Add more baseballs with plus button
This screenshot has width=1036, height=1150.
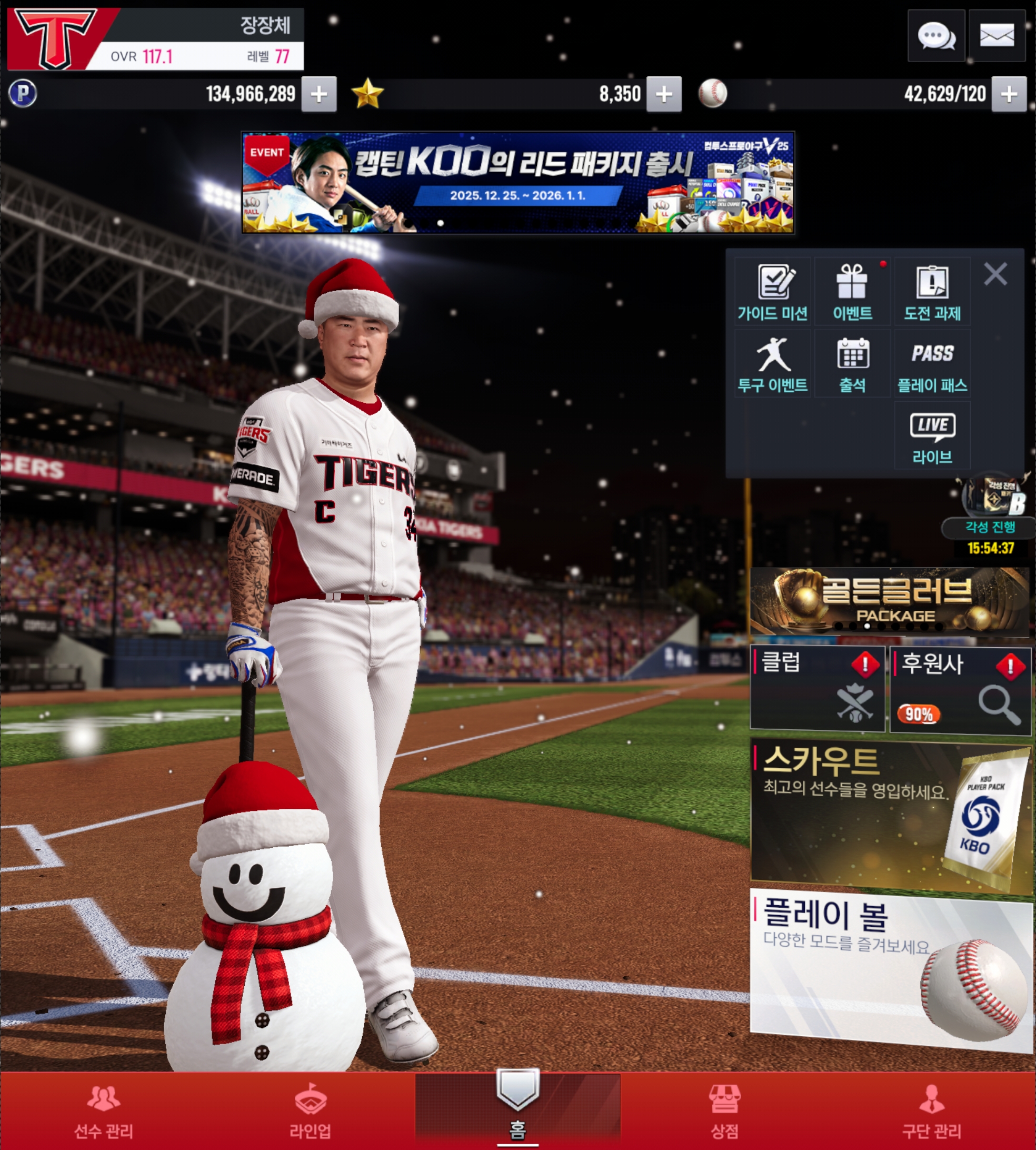(x=1009, y=94)
